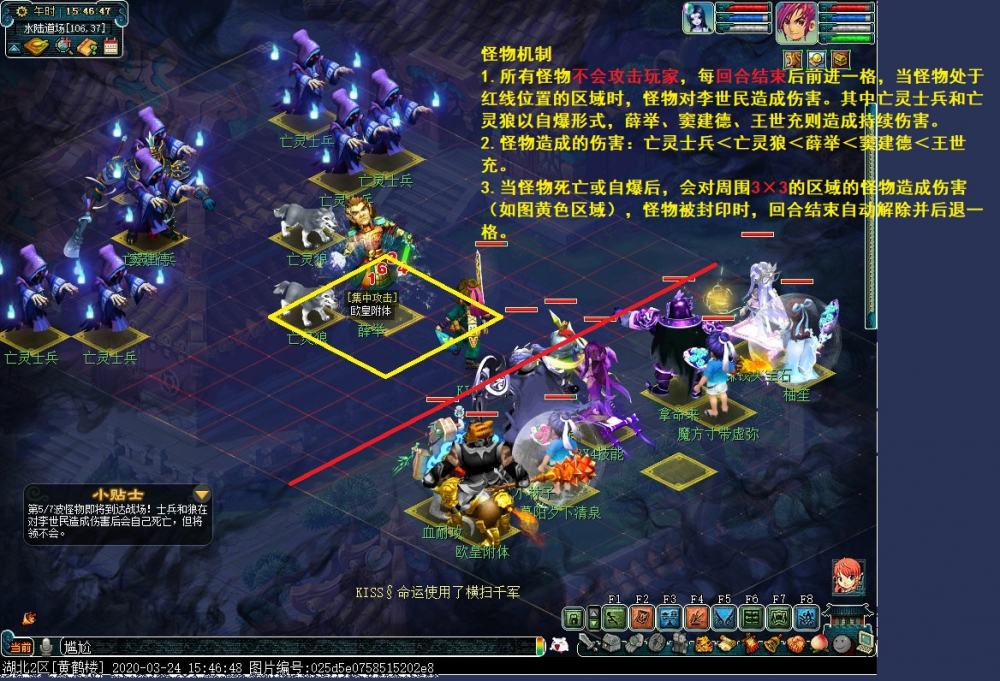Select the purple-haired character portrait

[x=795, y=23]
